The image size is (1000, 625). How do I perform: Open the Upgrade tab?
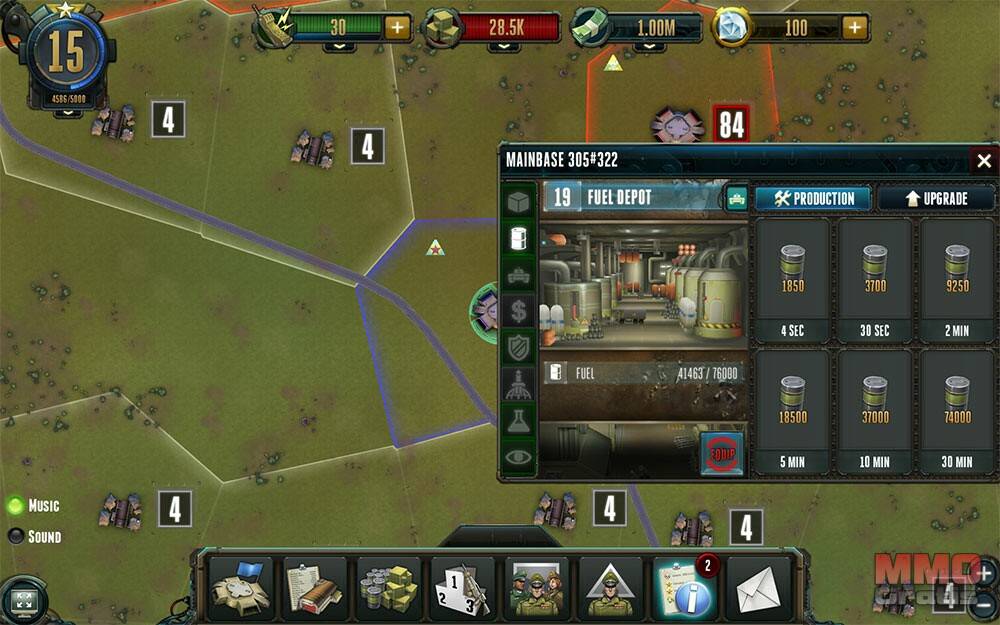[936, 198]
